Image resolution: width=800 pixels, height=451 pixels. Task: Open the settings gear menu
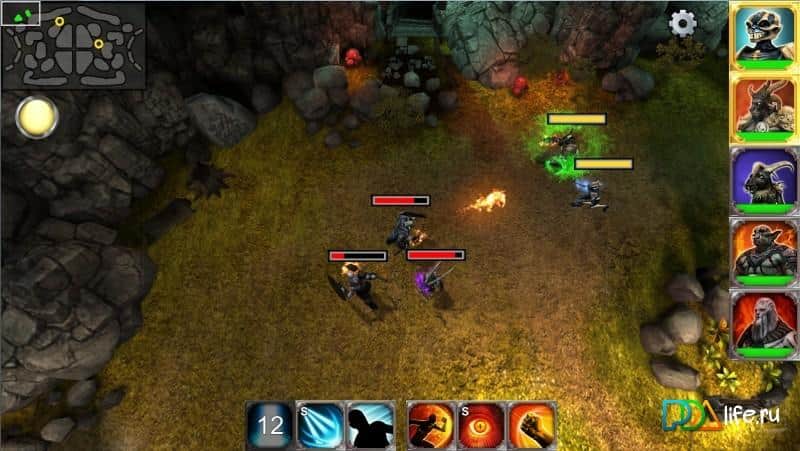tap(683, 23)
